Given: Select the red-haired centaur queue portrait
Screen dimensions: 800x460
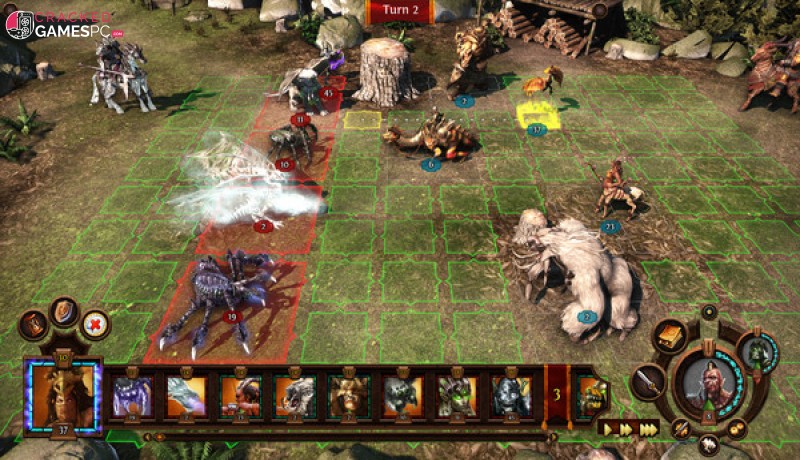Looking at the screenshot, I should (240, 395).
